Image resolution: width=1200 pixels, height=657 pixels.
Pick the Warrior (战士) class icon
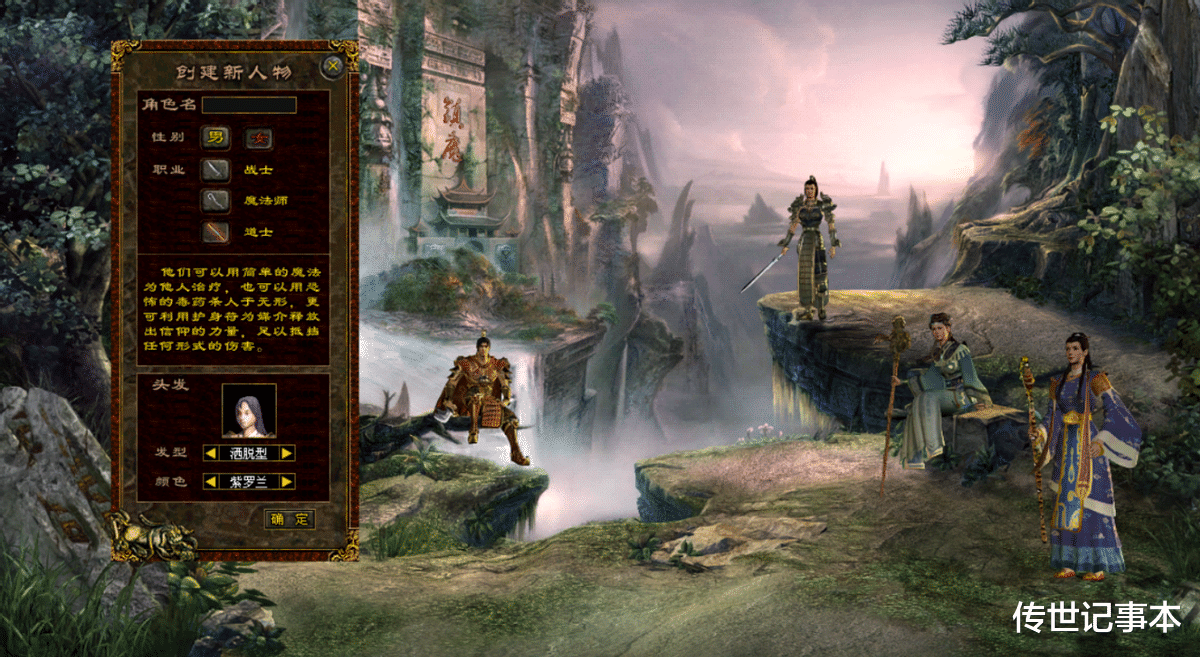[x=215, y=170]
